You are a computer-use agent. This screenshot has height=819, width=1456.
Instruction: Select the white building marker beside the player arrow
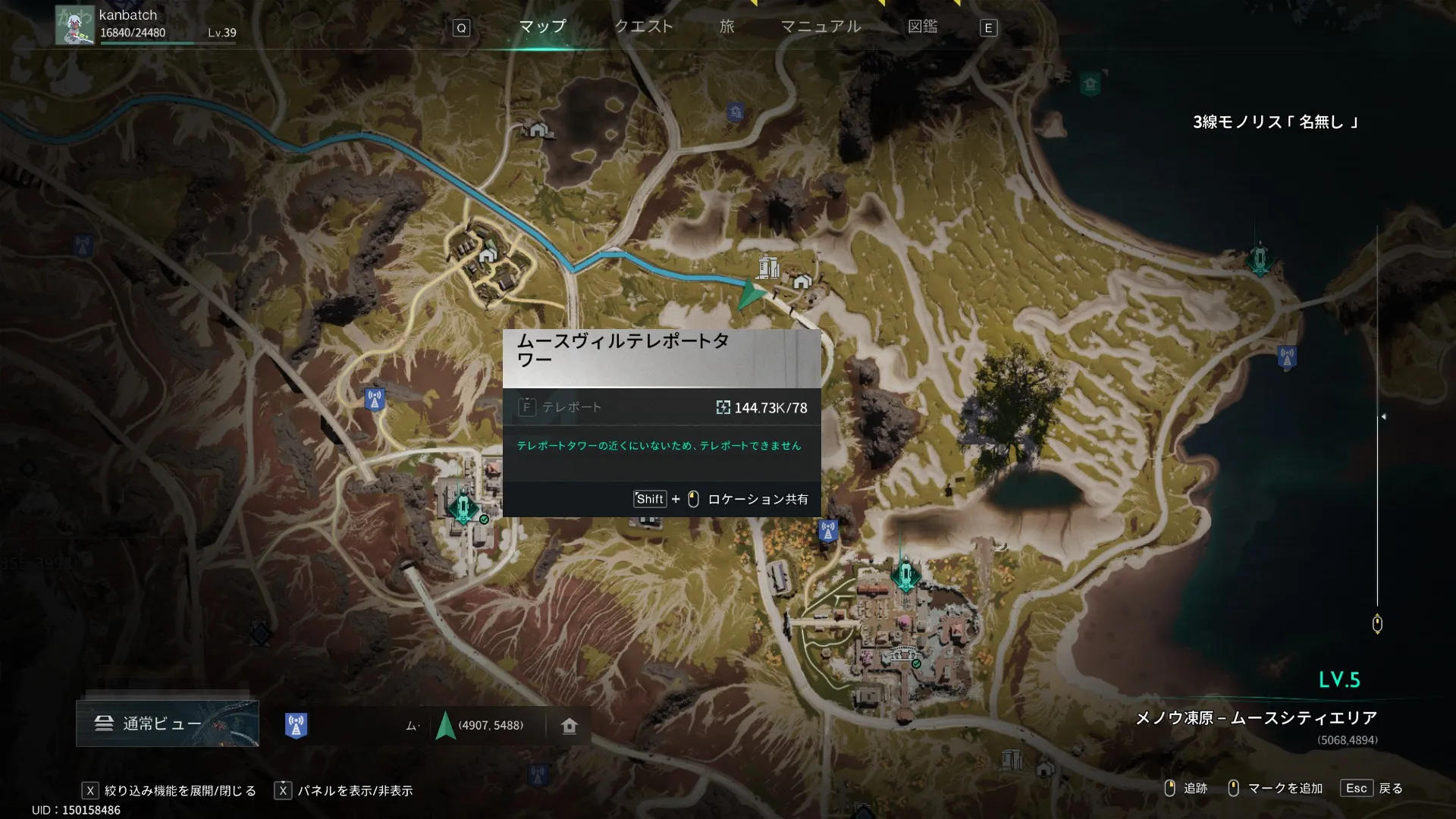(x=768, y=267)
